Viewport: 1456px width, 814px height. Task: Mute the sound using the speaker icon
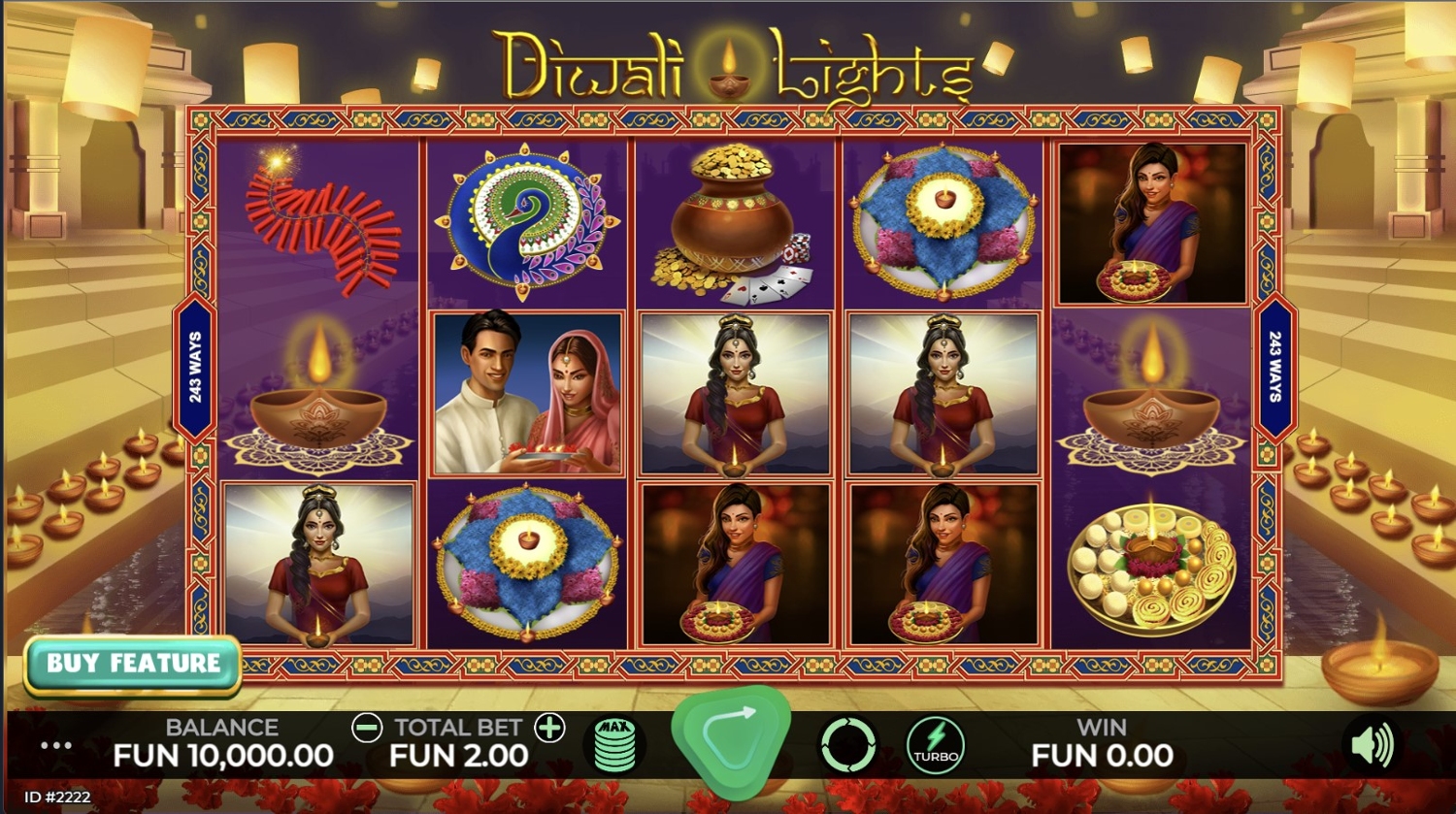click(x=1372, y=745)
